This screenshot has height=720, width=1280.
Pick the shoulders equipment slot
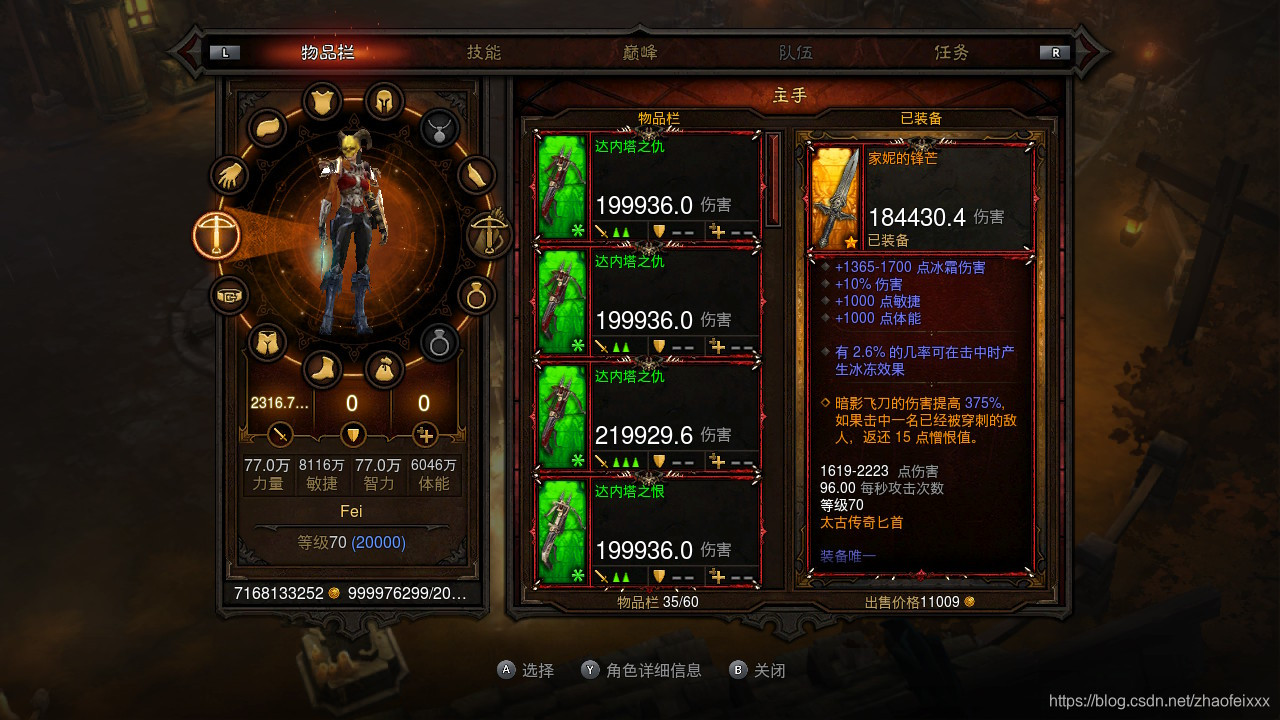(268, 127)
